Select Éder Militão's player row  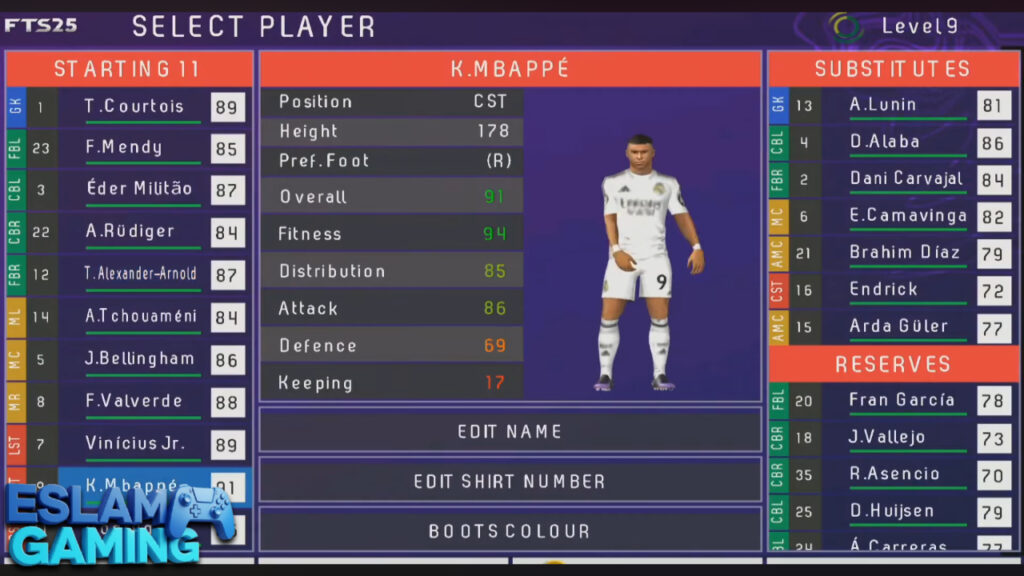pyautogui.click(x=138, y=189)
